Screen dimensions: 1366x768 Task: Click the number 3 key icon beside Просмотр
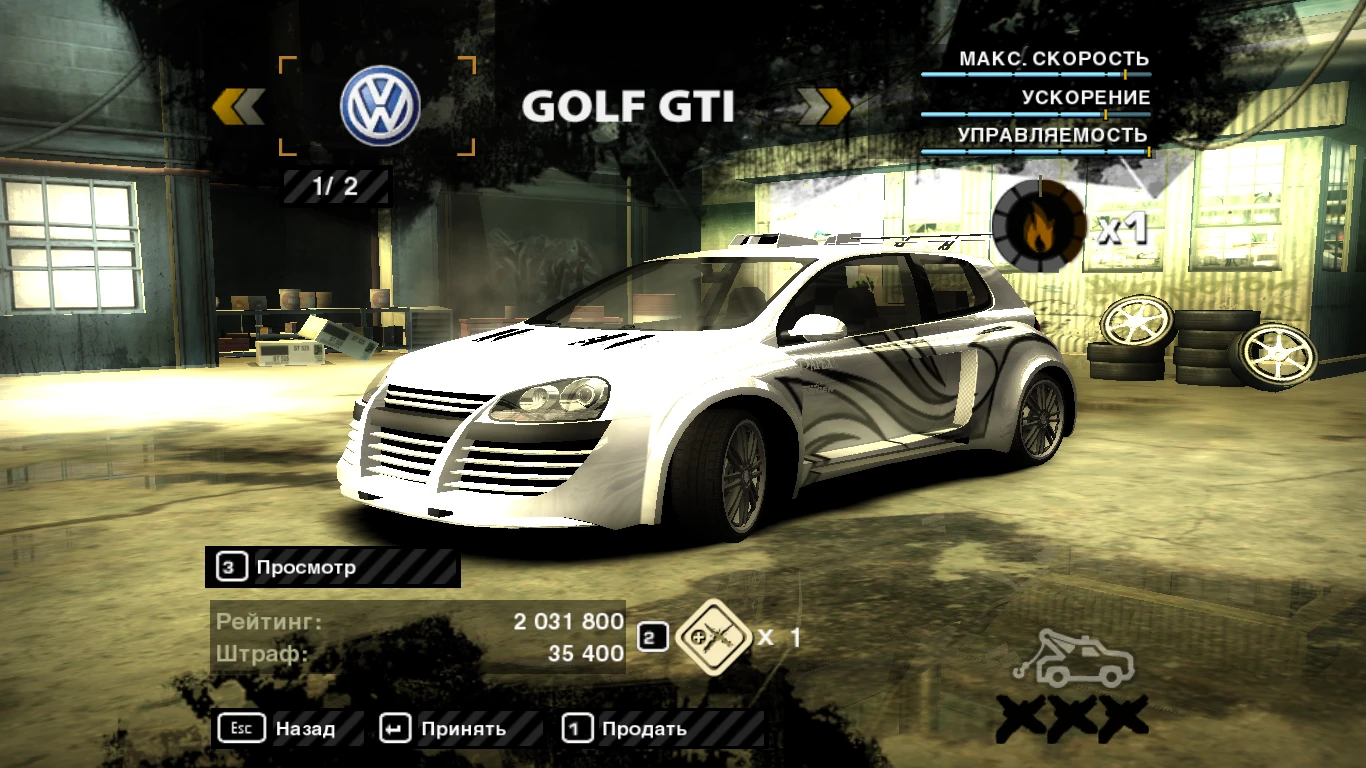(230, 567)
